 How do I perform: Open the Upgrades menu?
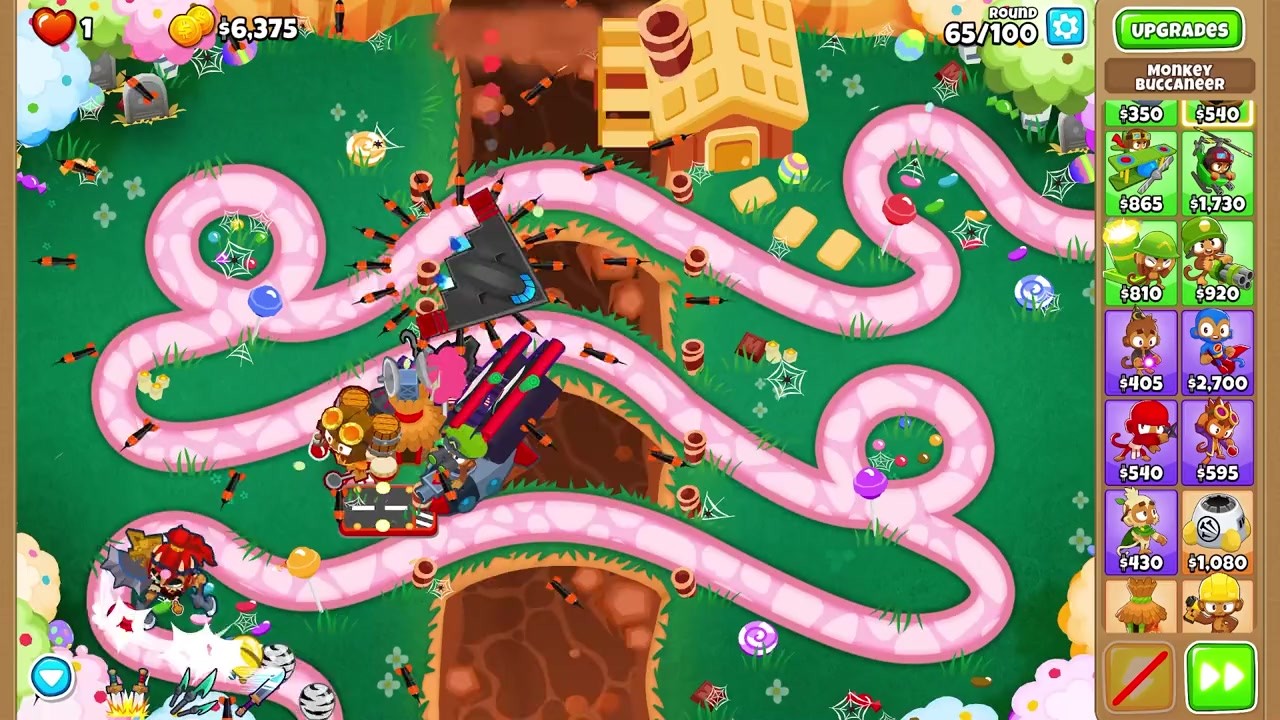[x=1180, y=29]
